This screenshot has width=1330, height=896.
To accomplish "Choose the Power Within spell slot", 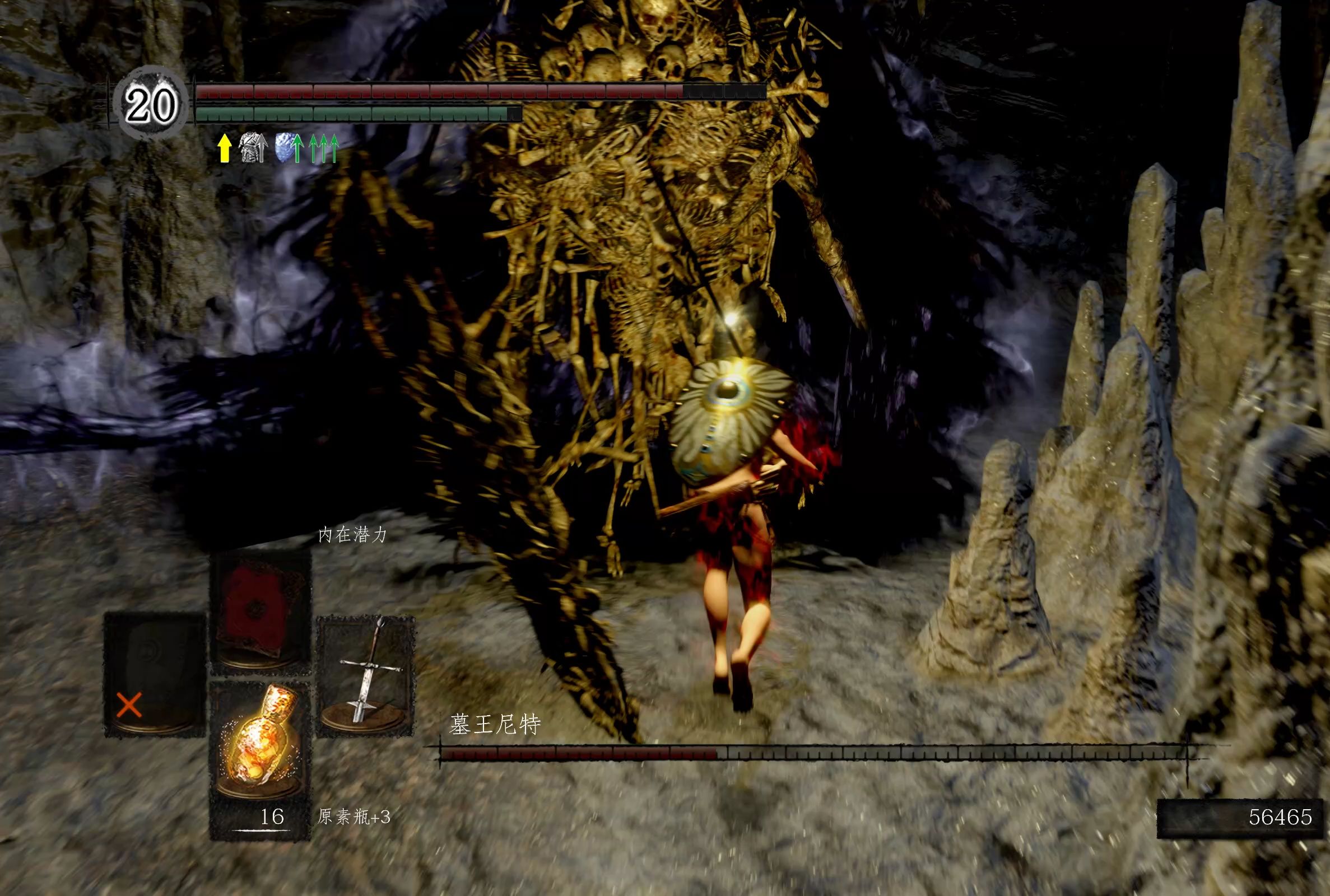I will 260,609.
